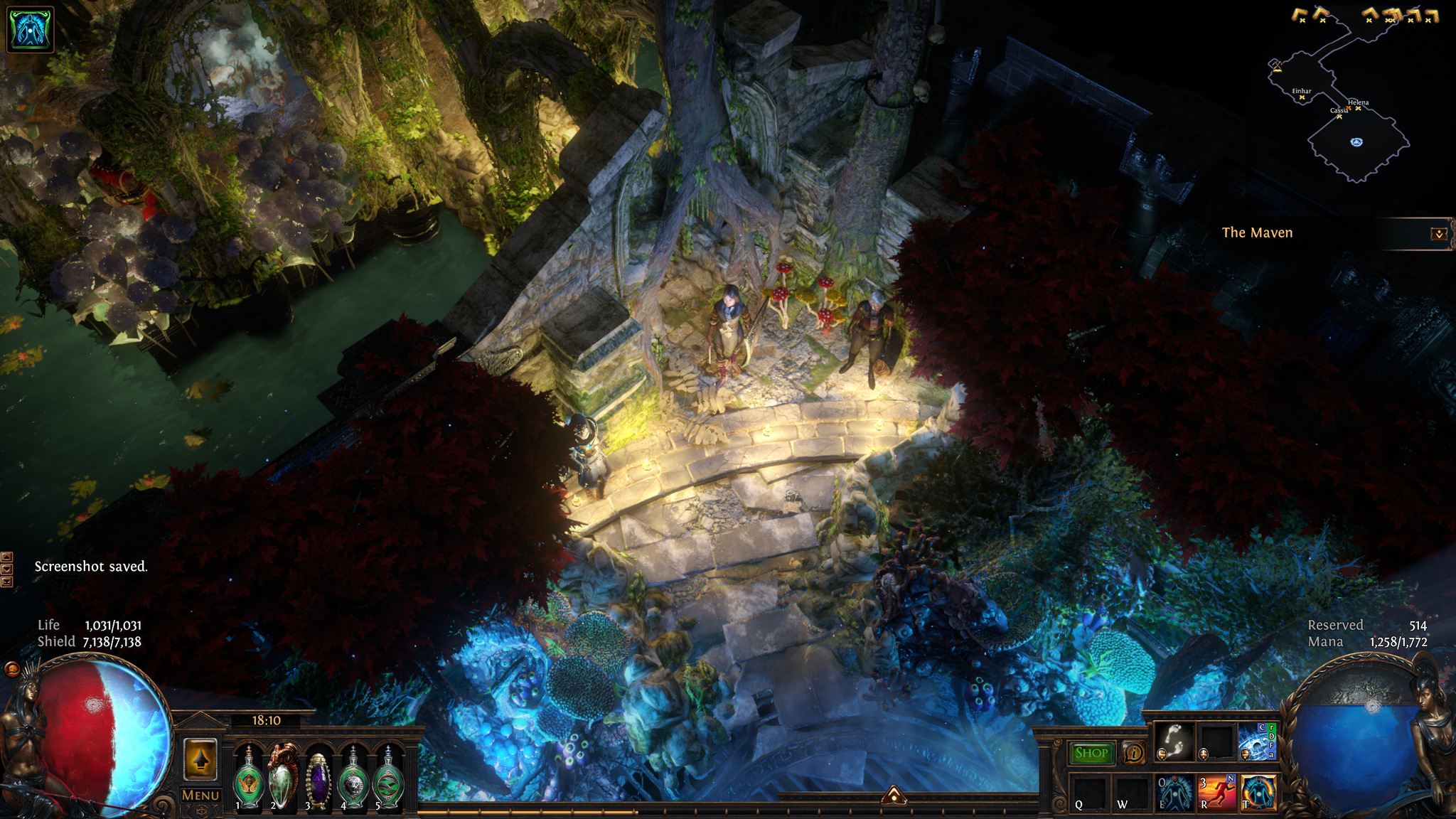Activate the red running-figure dash skill
Image resolution: width=1456 pixels, height=819 pixels.
[x=1216, y=793]
